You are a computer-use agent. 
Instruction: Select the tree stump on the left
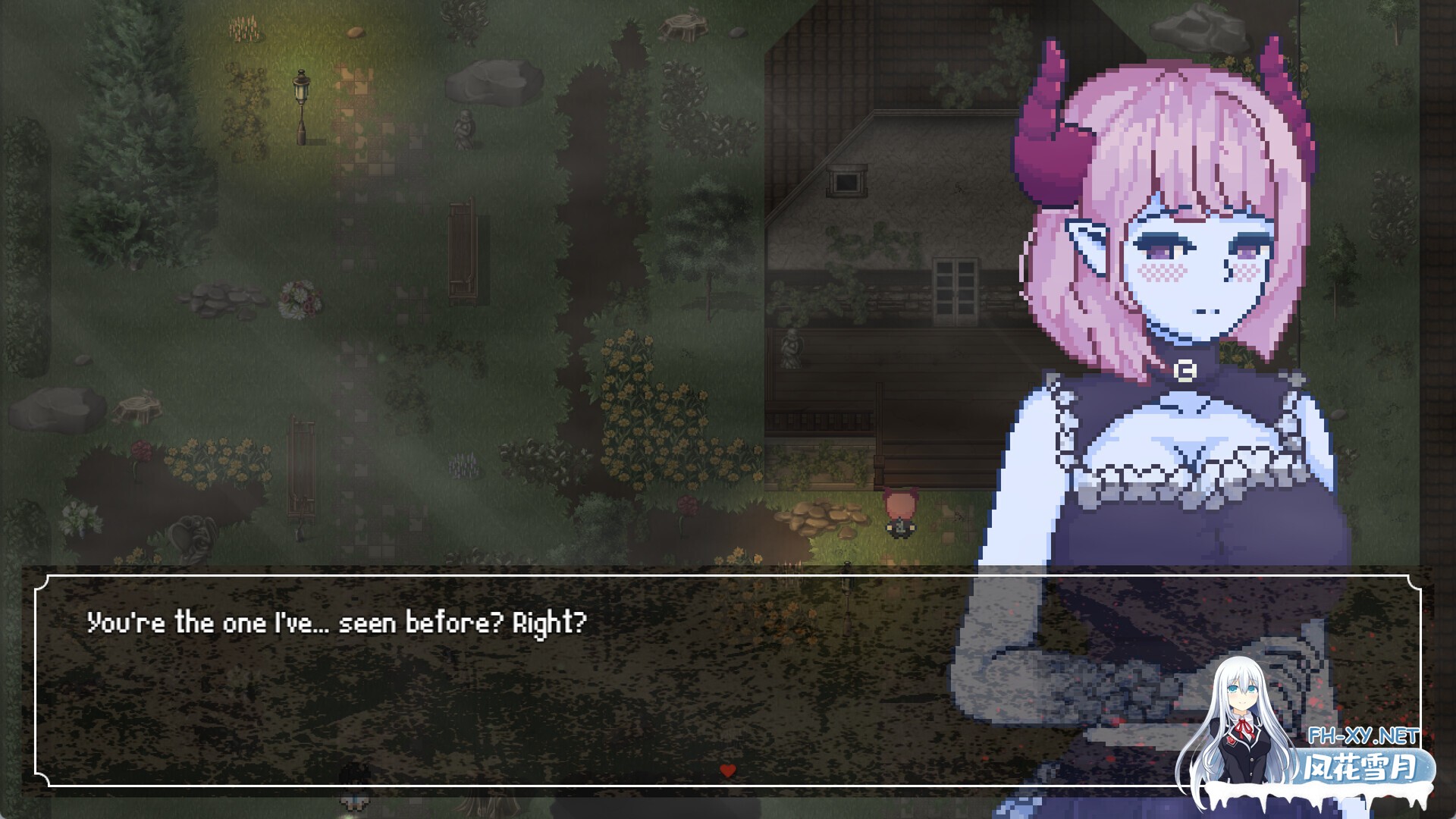[137, 408]
